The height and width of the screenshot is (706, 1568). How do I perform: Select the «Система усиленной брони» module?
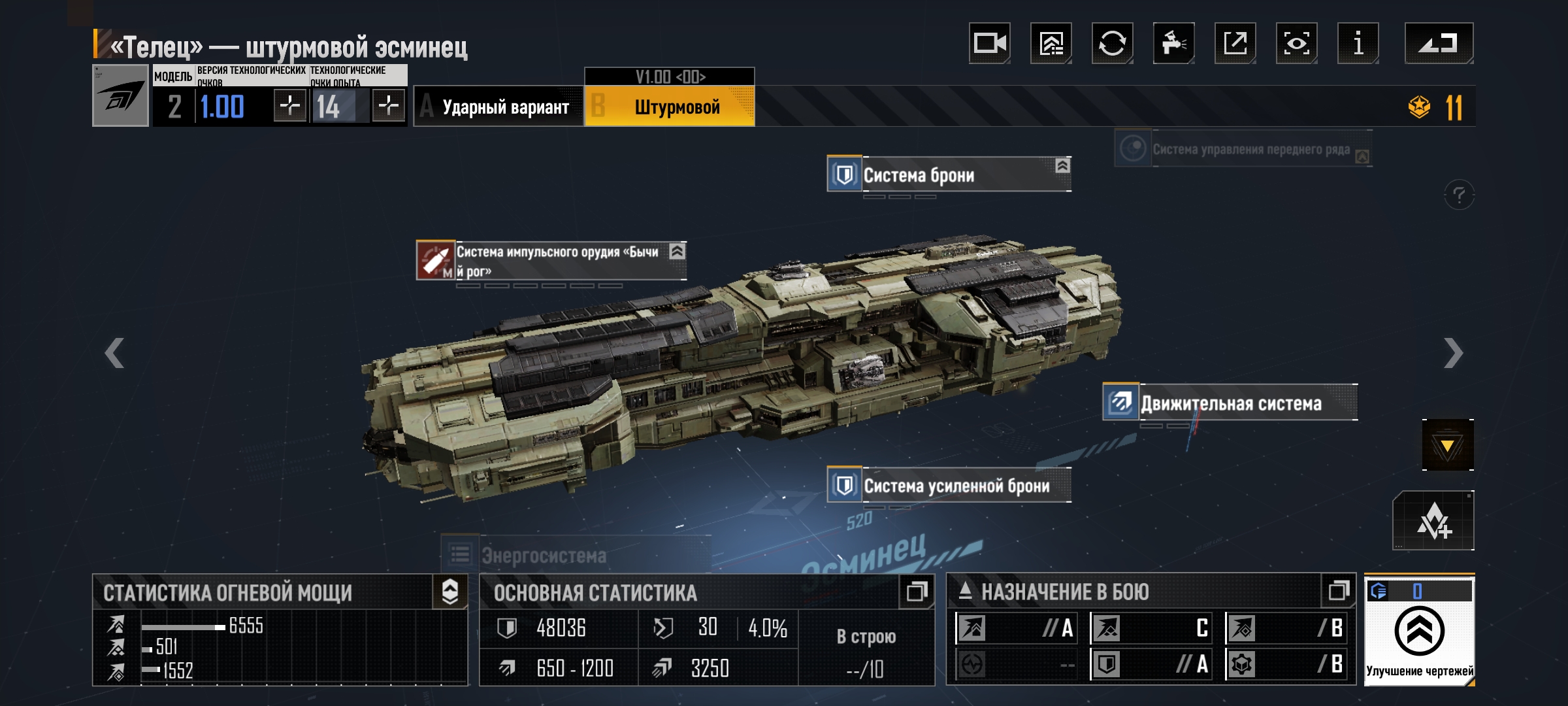[949, 485]
